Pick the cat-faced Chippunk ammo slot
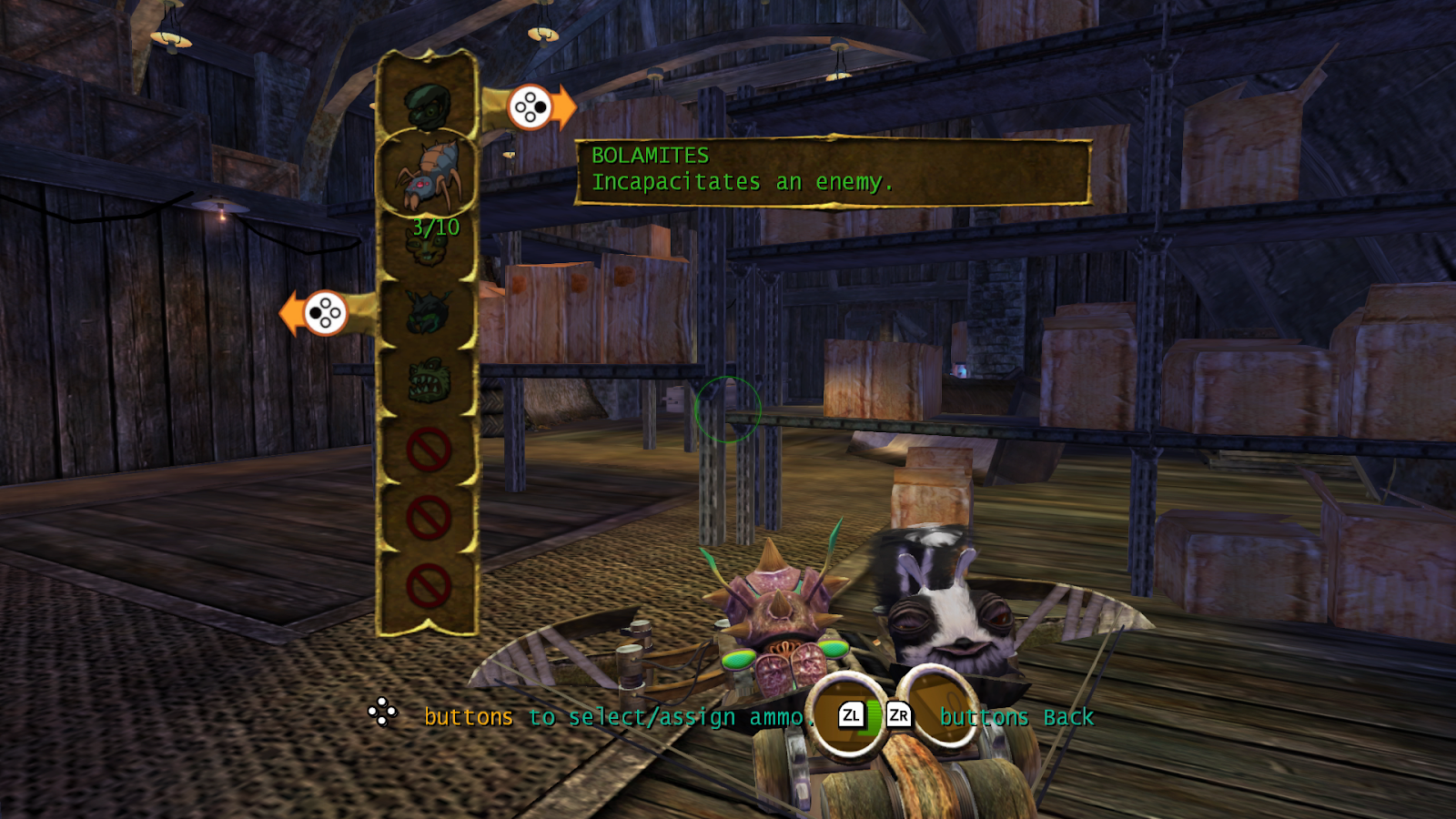Viewport: 1456px width, 819px height. [427, 246]
